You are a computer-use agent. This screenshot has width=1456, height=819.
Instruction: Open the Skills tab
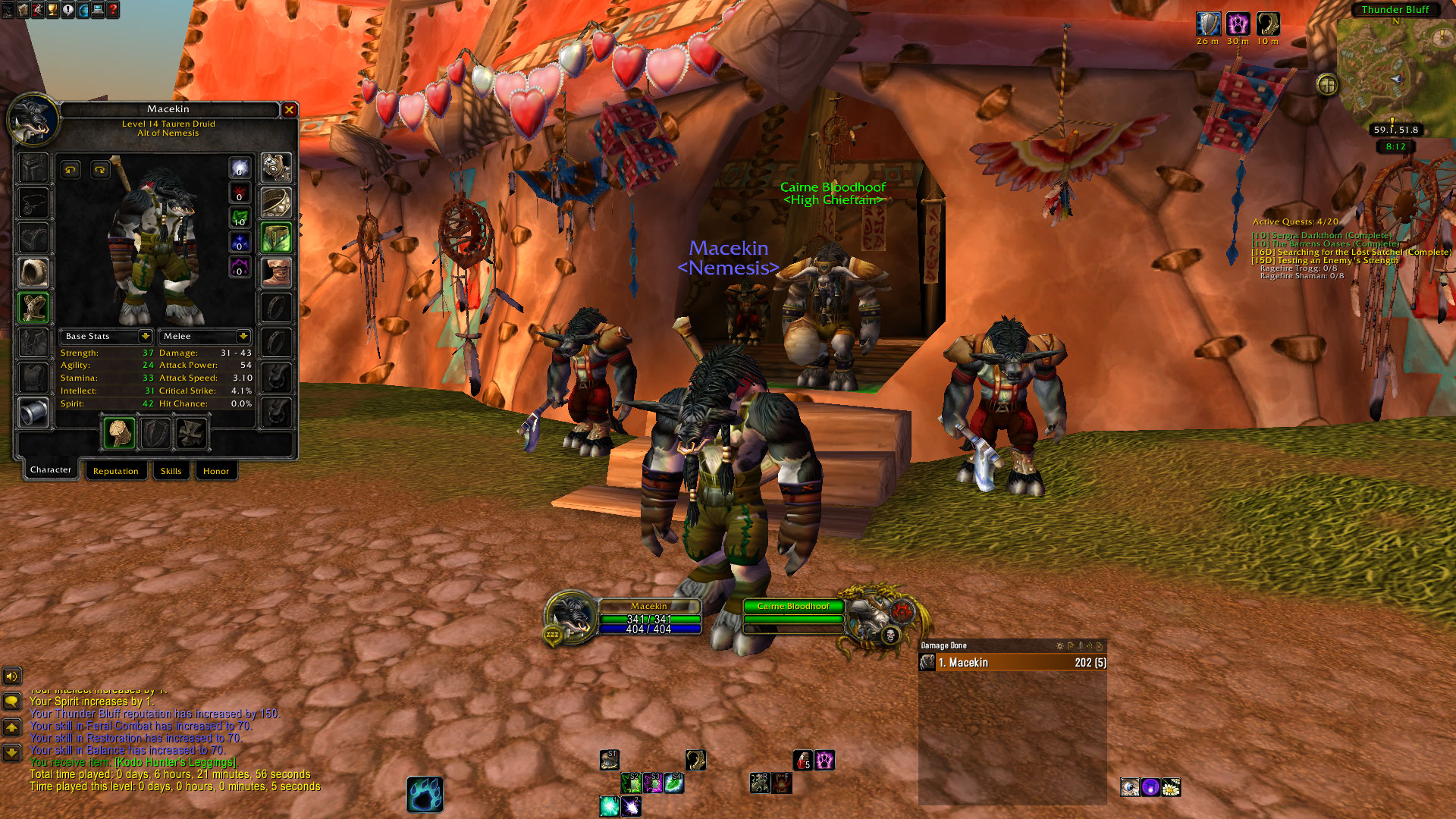coord(171,471)
